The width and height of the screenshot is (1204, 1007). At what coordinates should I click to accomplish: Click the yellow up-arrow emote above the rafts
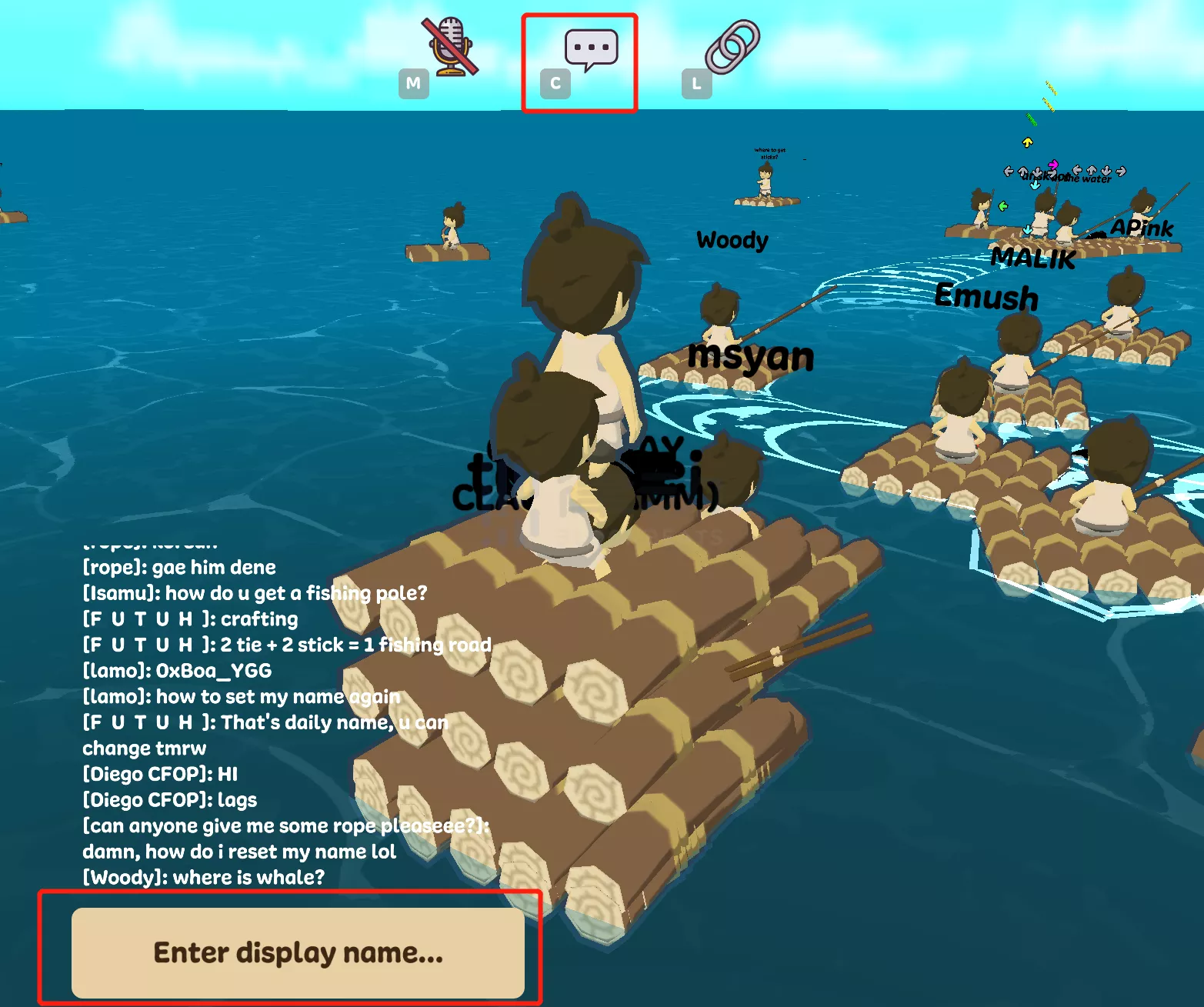1029,142
